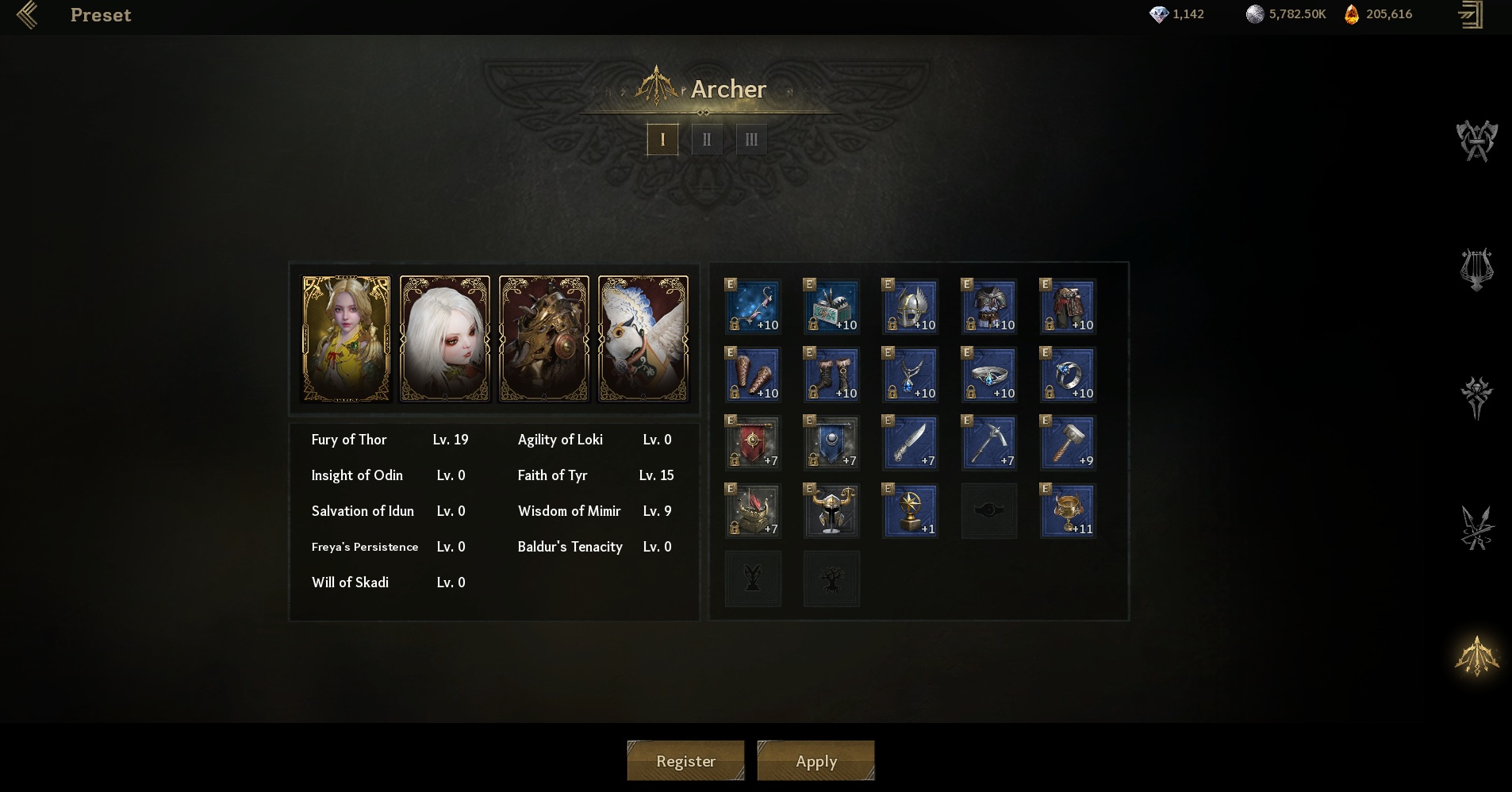This screenshot has width=1512, height=792.
Task: Choose the lyre class icon
Action: 1476,270
